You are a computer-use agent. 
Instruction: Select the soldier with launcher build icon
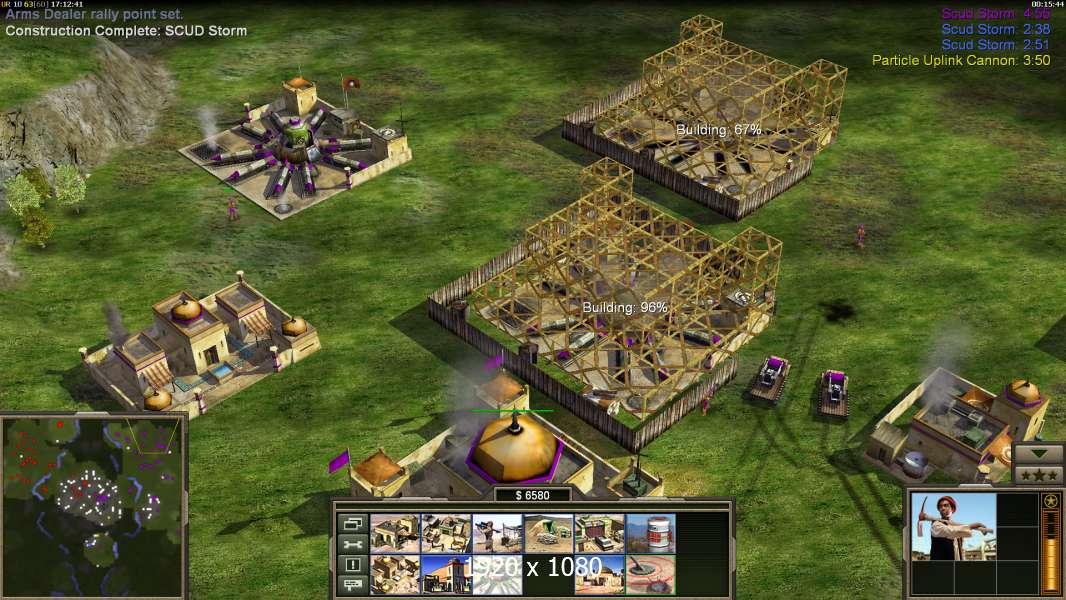coord(497,534)
